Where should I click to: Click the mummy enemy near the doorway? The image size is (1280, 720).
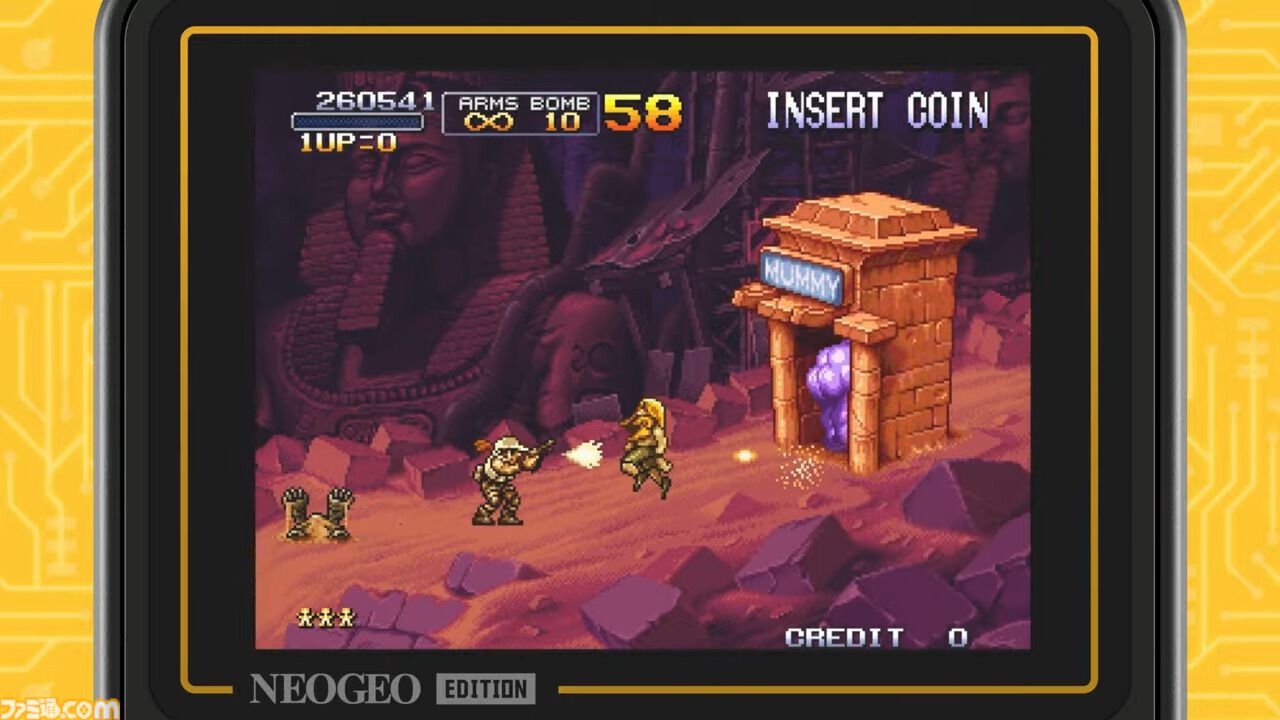pos(645,452)
